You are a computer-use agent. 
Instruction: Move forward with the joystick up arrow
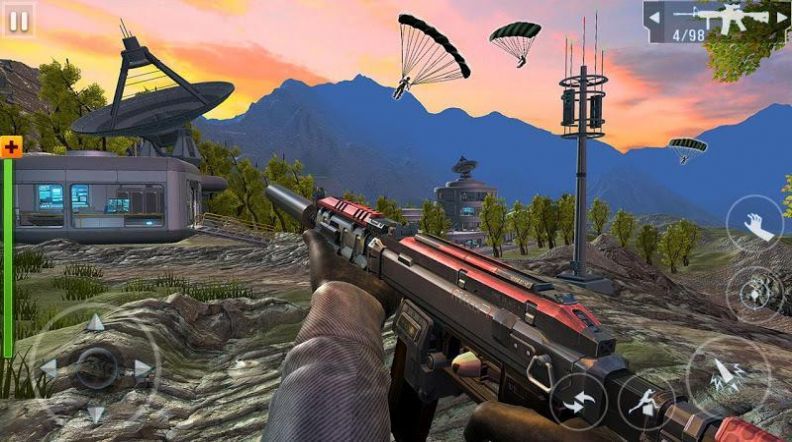pos(95,322)
